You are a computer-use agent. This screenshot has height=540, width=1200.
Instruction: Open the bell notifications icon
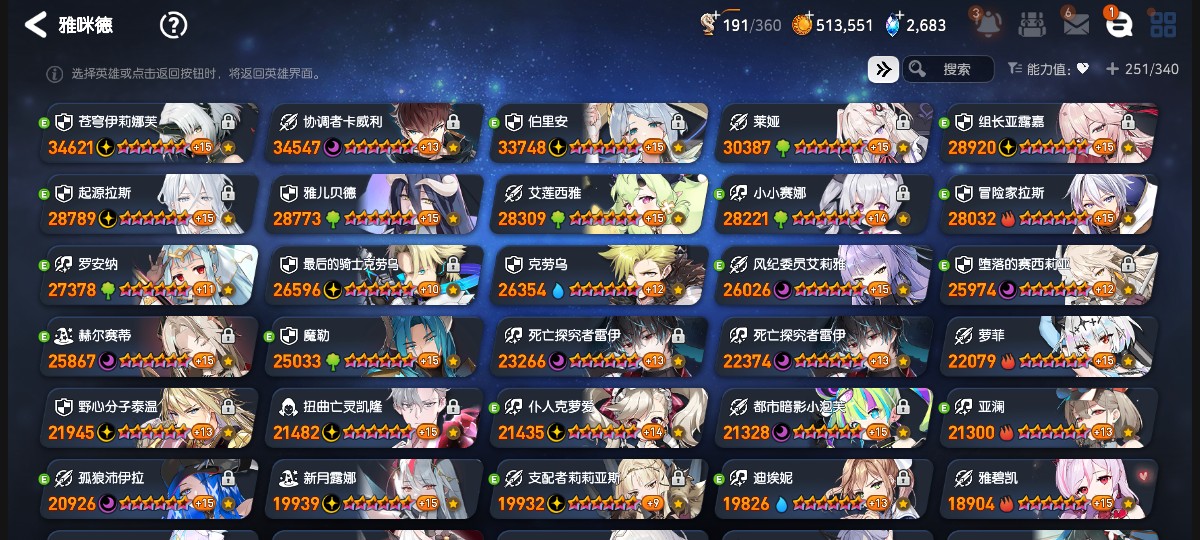[987, 24]
